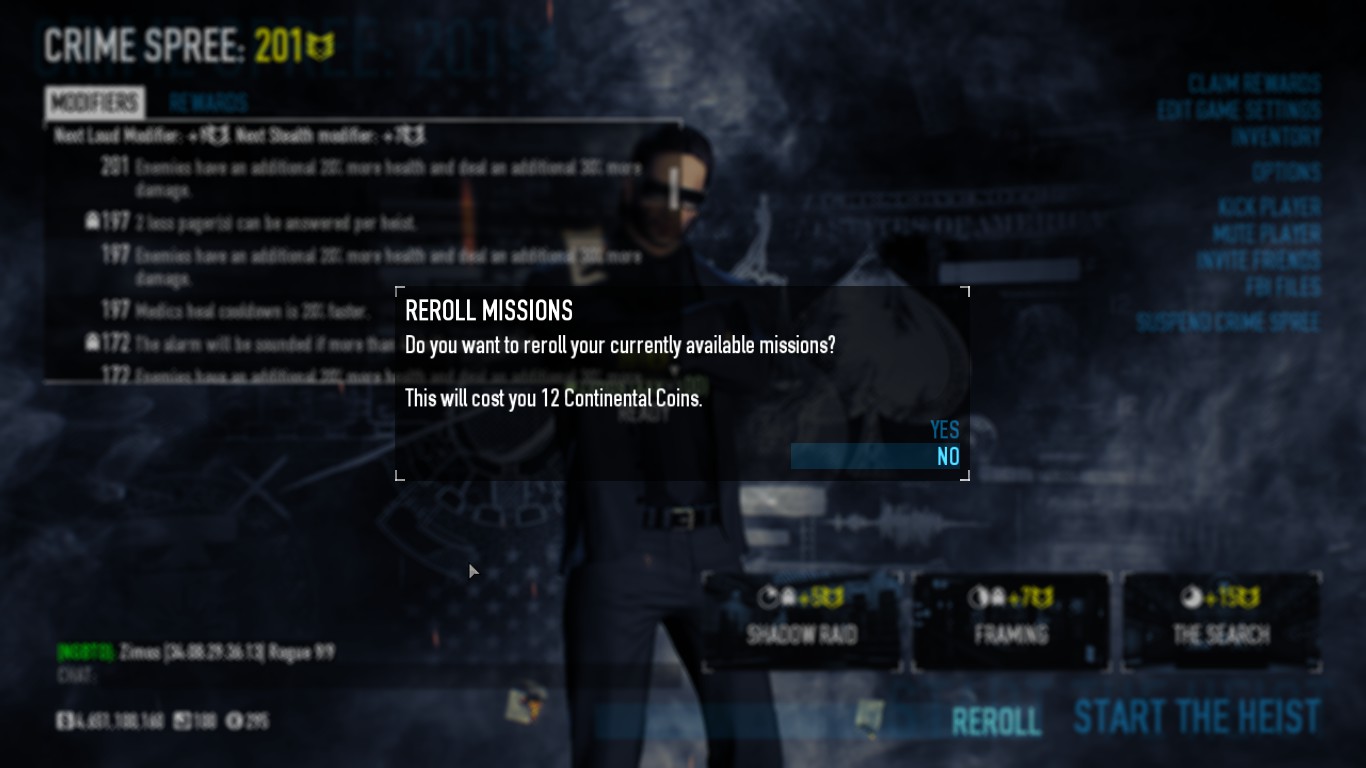The image size is (1366, 768).
Task: Confirm reroll by selecting YES
Action: pos(944,430)
